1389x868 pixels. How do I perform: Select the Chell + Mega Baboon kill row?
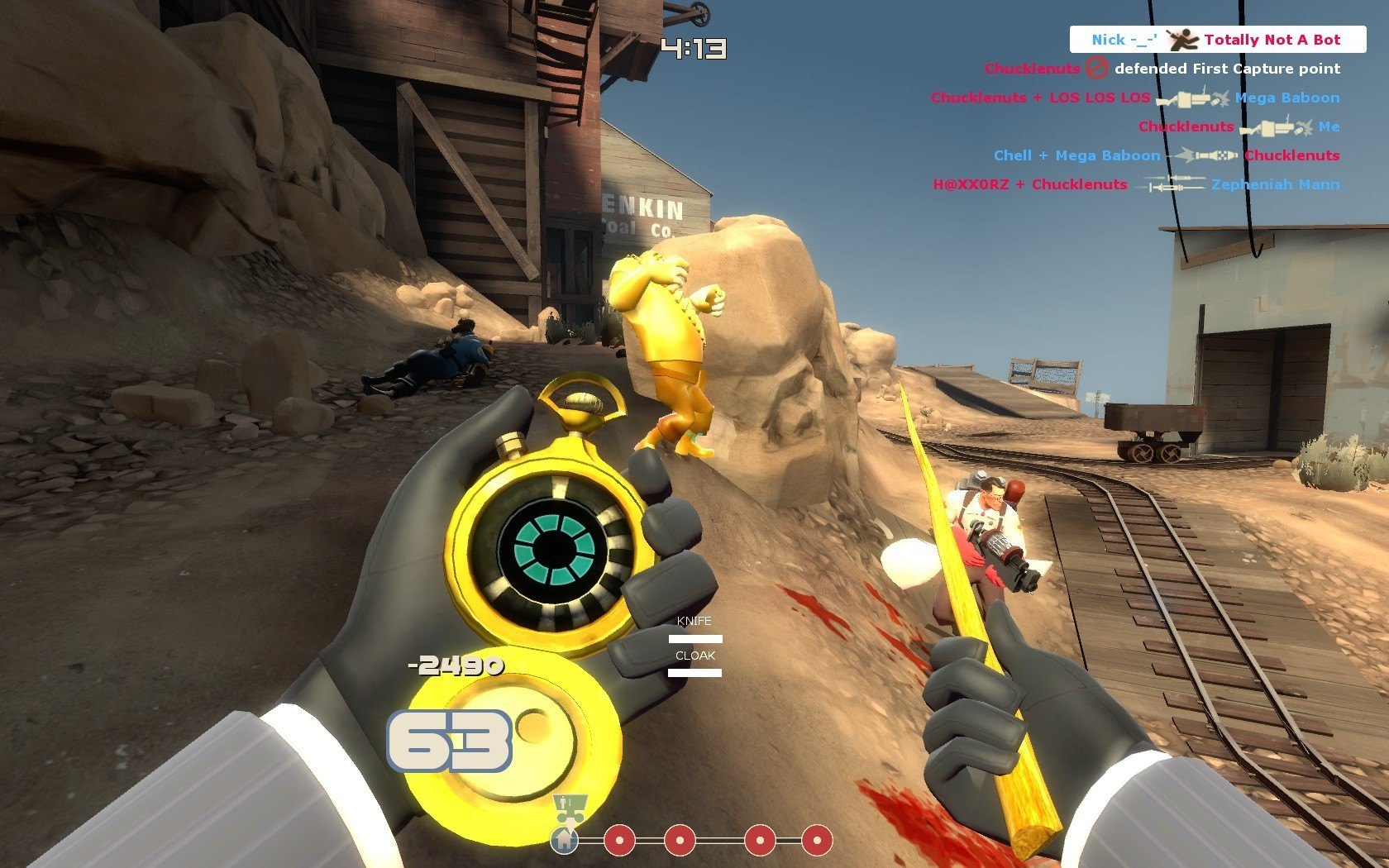(1166, 155)
